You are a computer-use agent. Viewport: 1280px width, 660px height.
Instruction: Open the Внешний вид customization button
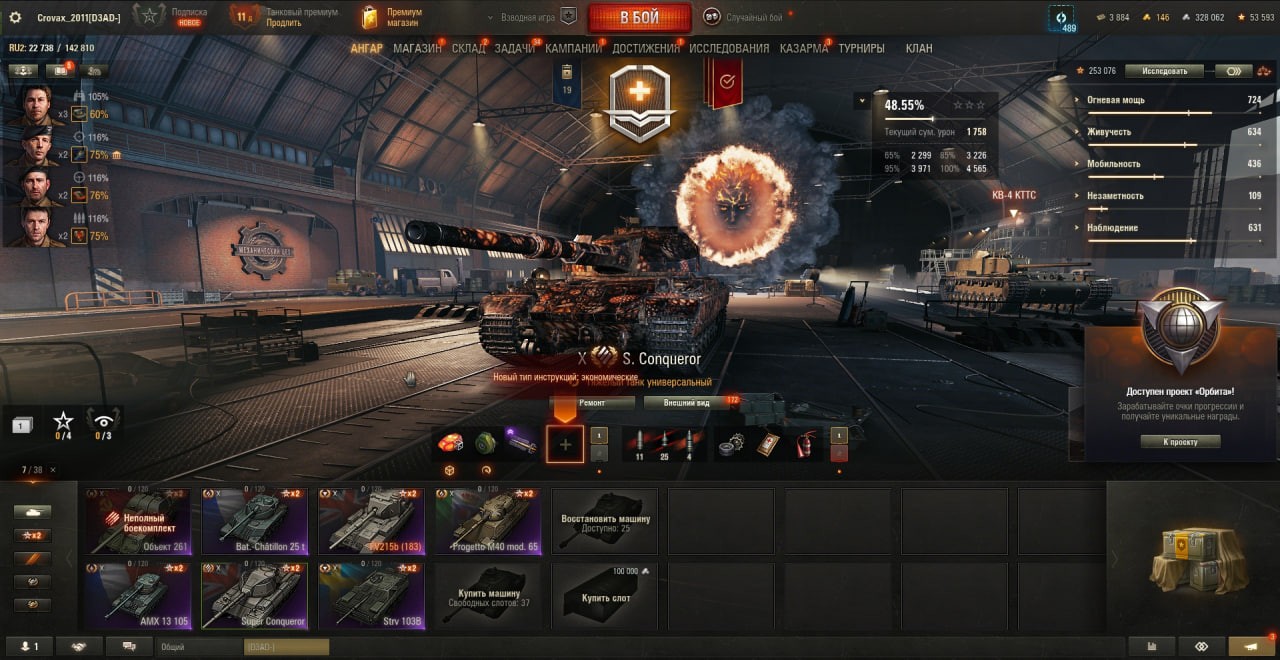point(686,403)
